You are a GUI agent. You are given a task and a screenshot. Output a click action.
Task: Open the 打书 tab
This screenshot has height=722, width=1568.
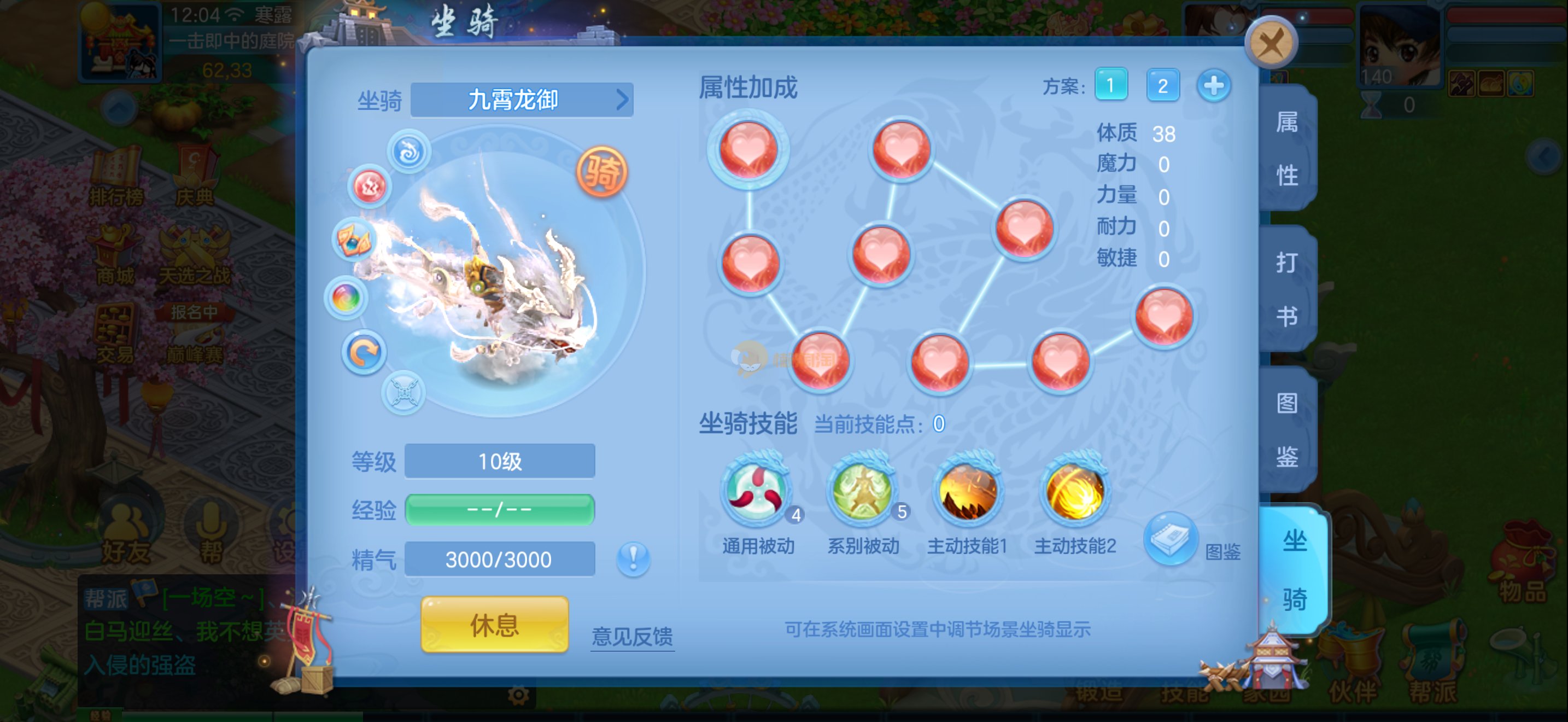tap(1287, 289)
